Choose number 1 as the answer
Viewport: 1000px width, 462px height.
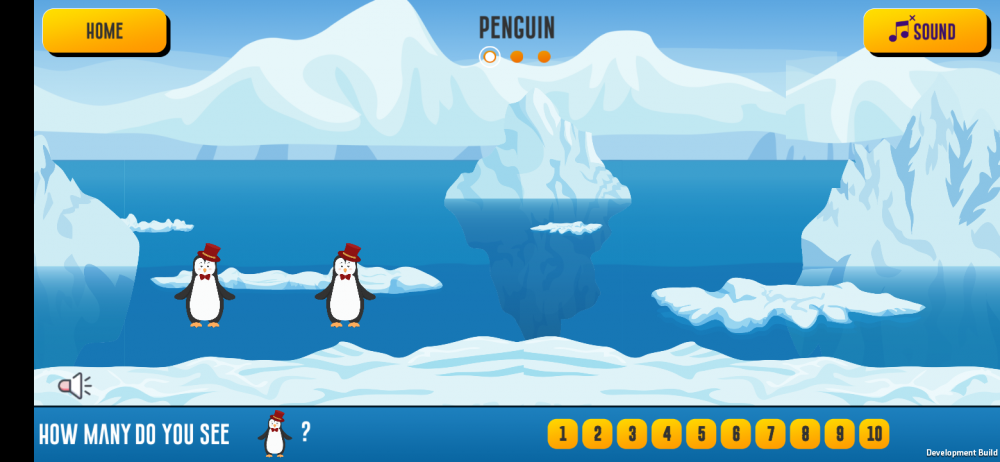point(562,434)
